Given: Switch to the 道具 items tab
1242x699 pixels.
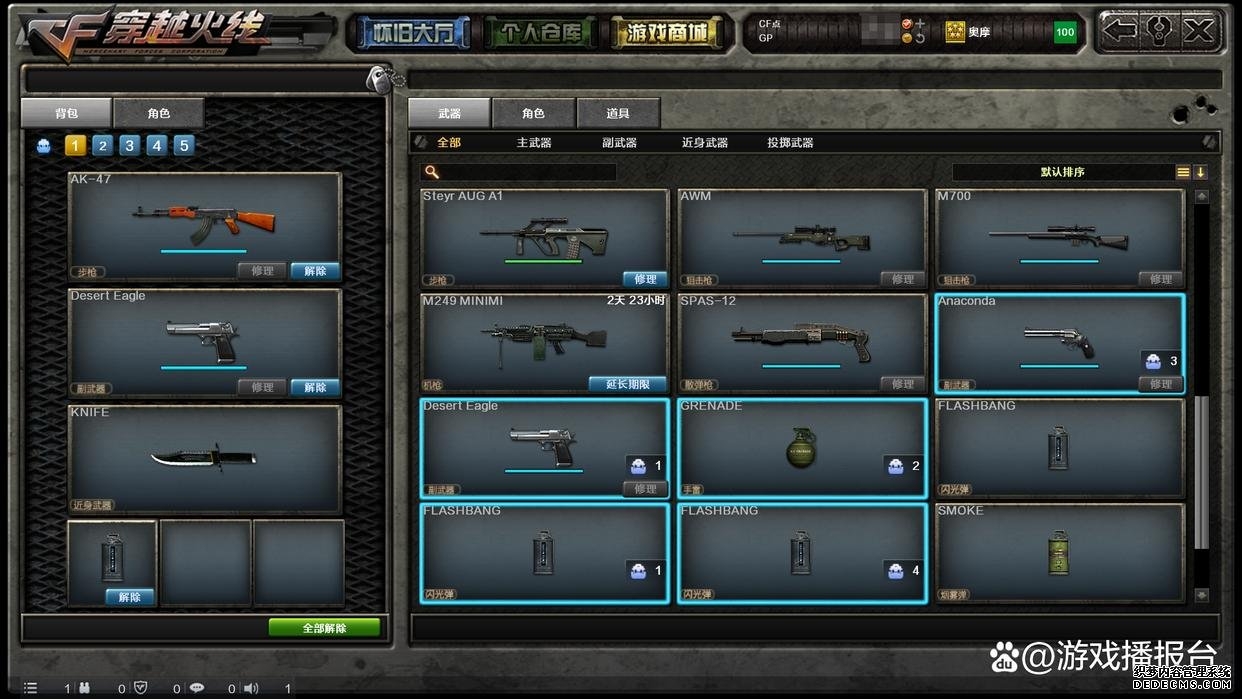Looking at the screenshot, I should click(617, 114).
